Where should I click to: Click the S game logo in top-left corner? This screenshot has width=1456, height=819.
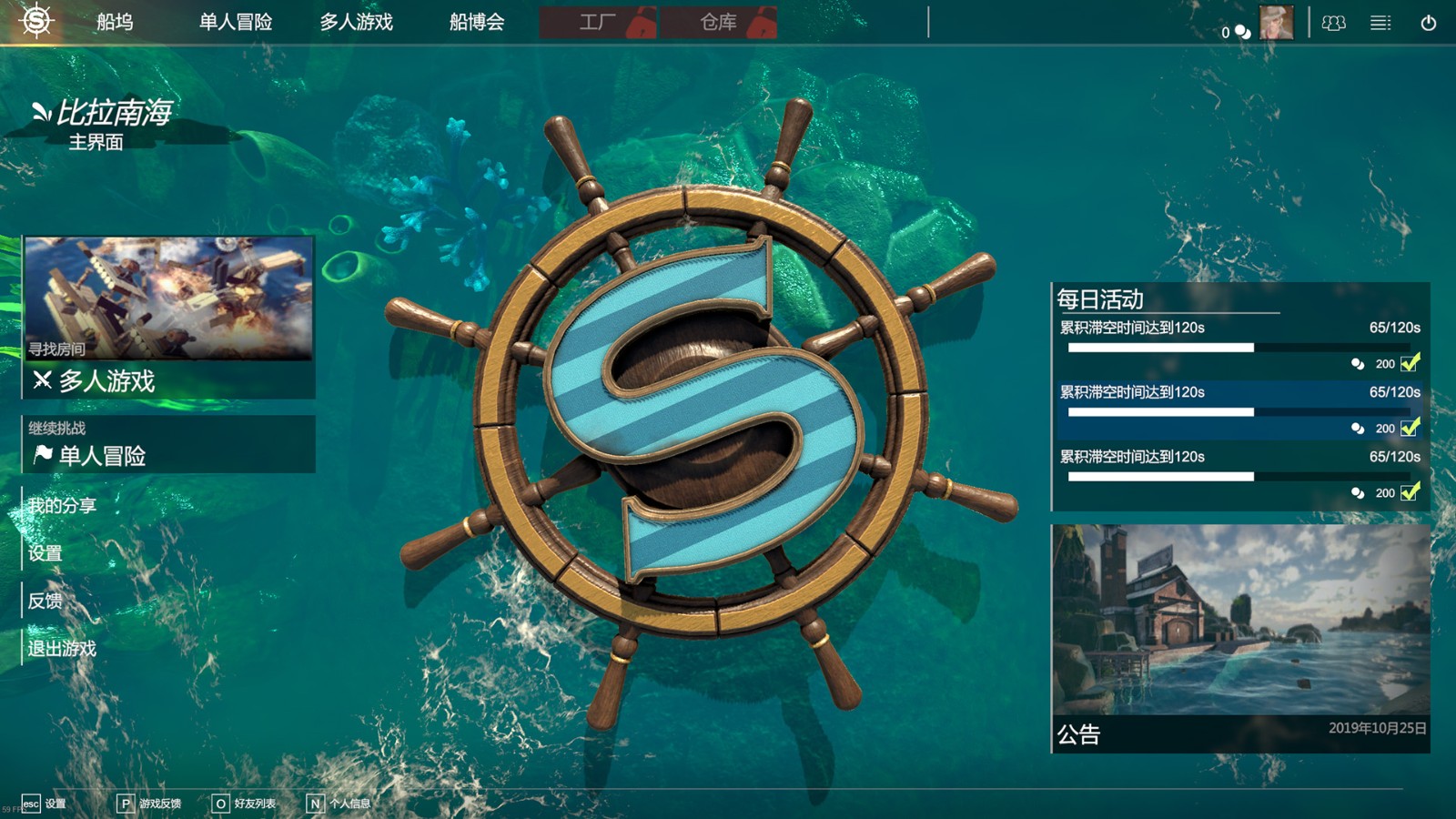(x=36, y=22)
